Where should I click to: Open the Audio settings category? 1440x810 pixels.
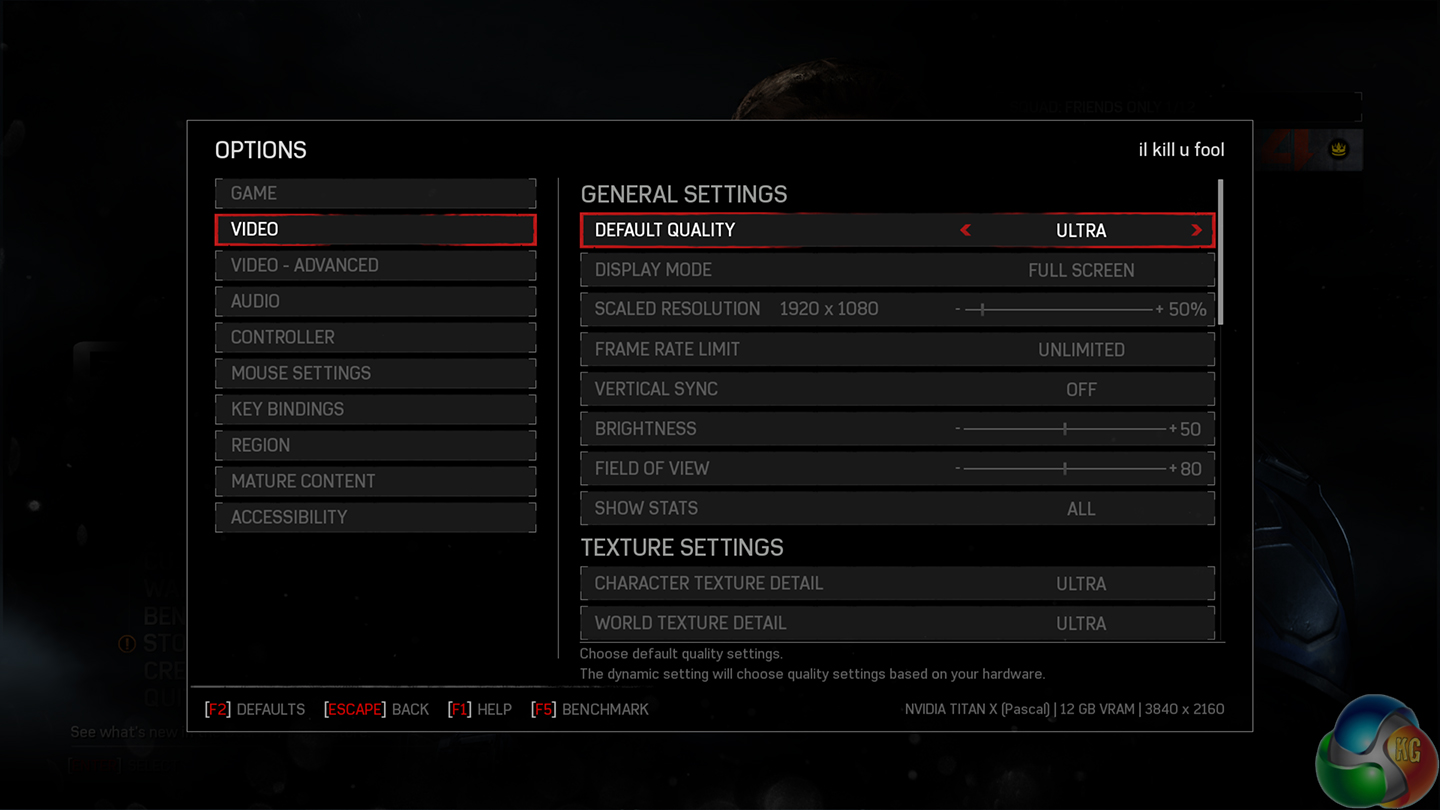click(375, 301)
